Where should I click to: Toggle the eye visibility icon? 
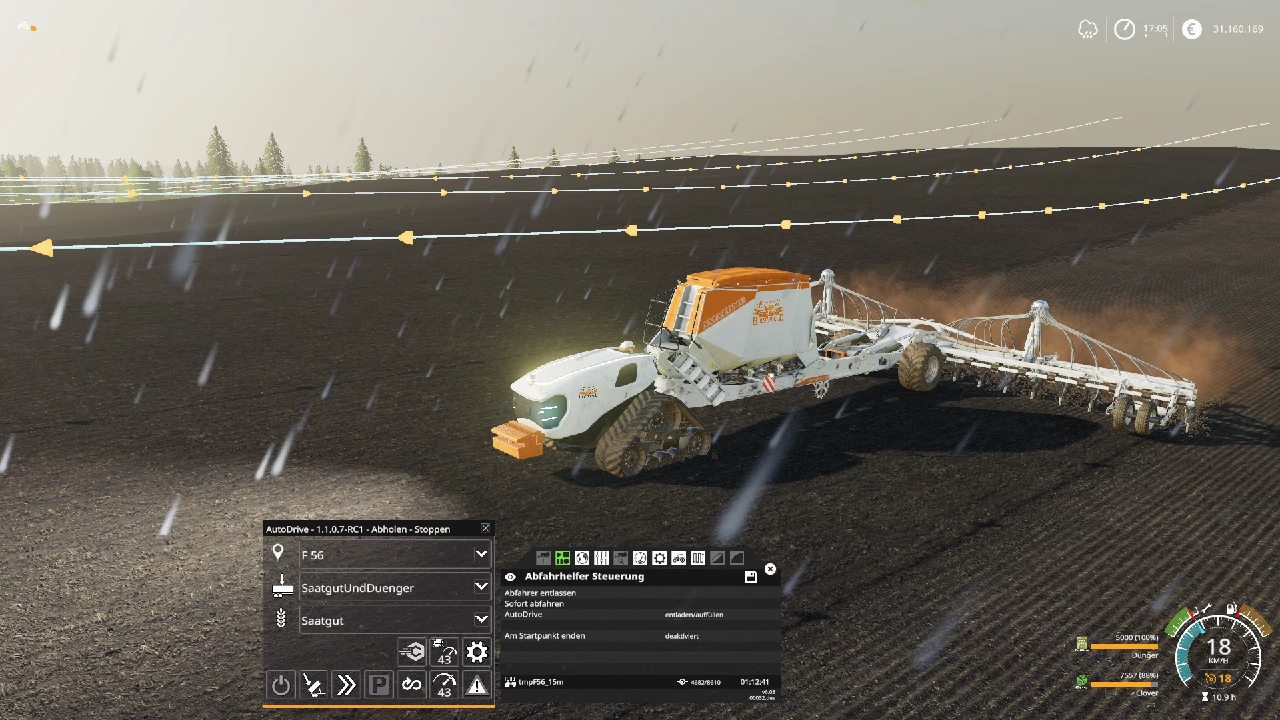coord(510,577)
